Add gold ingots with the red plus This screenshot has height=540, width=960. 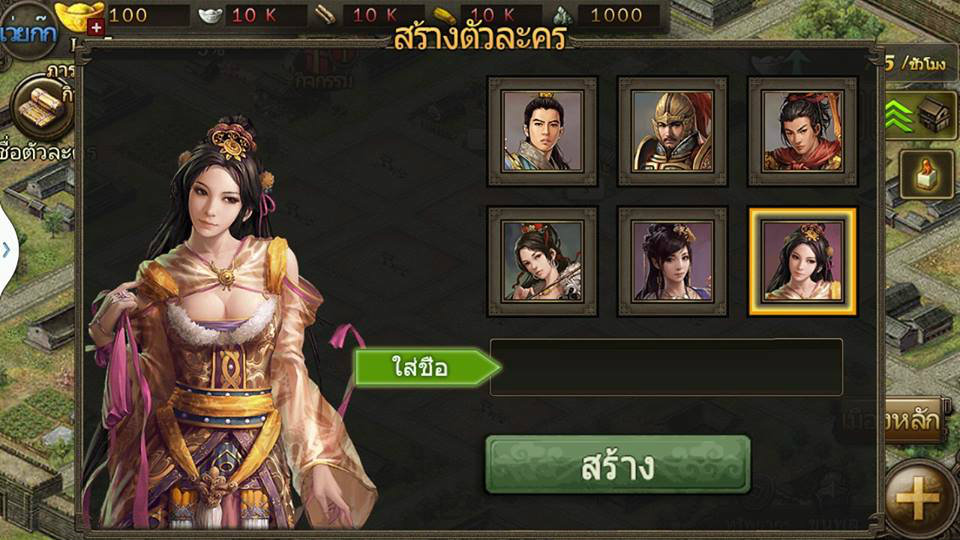click(96, 28)
